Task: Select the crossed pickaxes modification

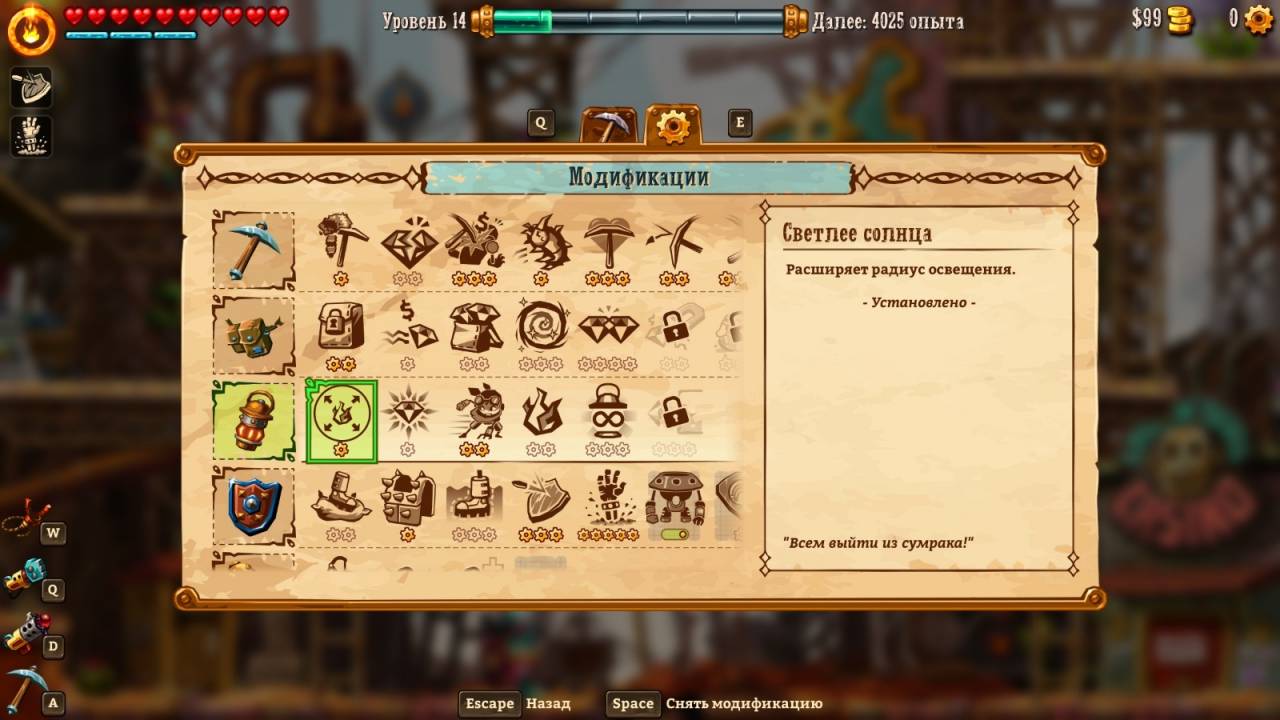Action: point(672,243)
